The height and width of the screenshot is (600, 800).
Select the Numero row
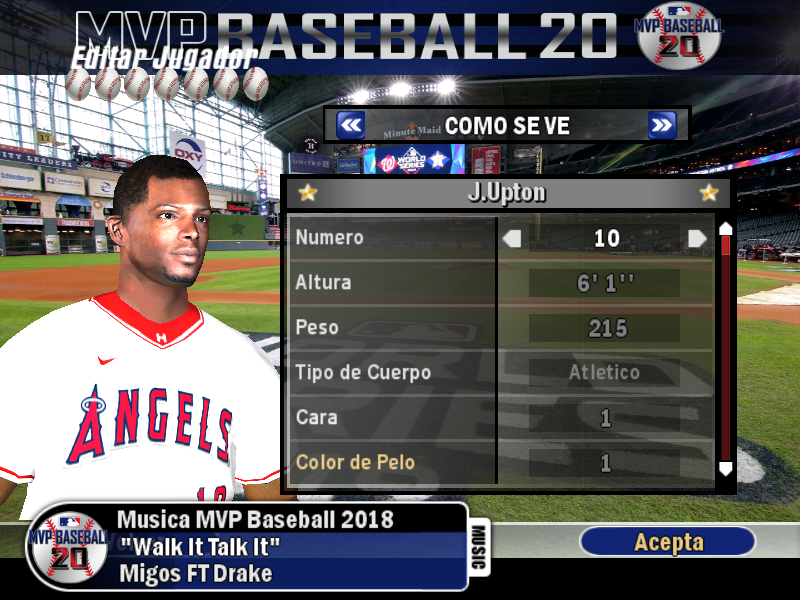pyautogui.click(x=392, y=238)
